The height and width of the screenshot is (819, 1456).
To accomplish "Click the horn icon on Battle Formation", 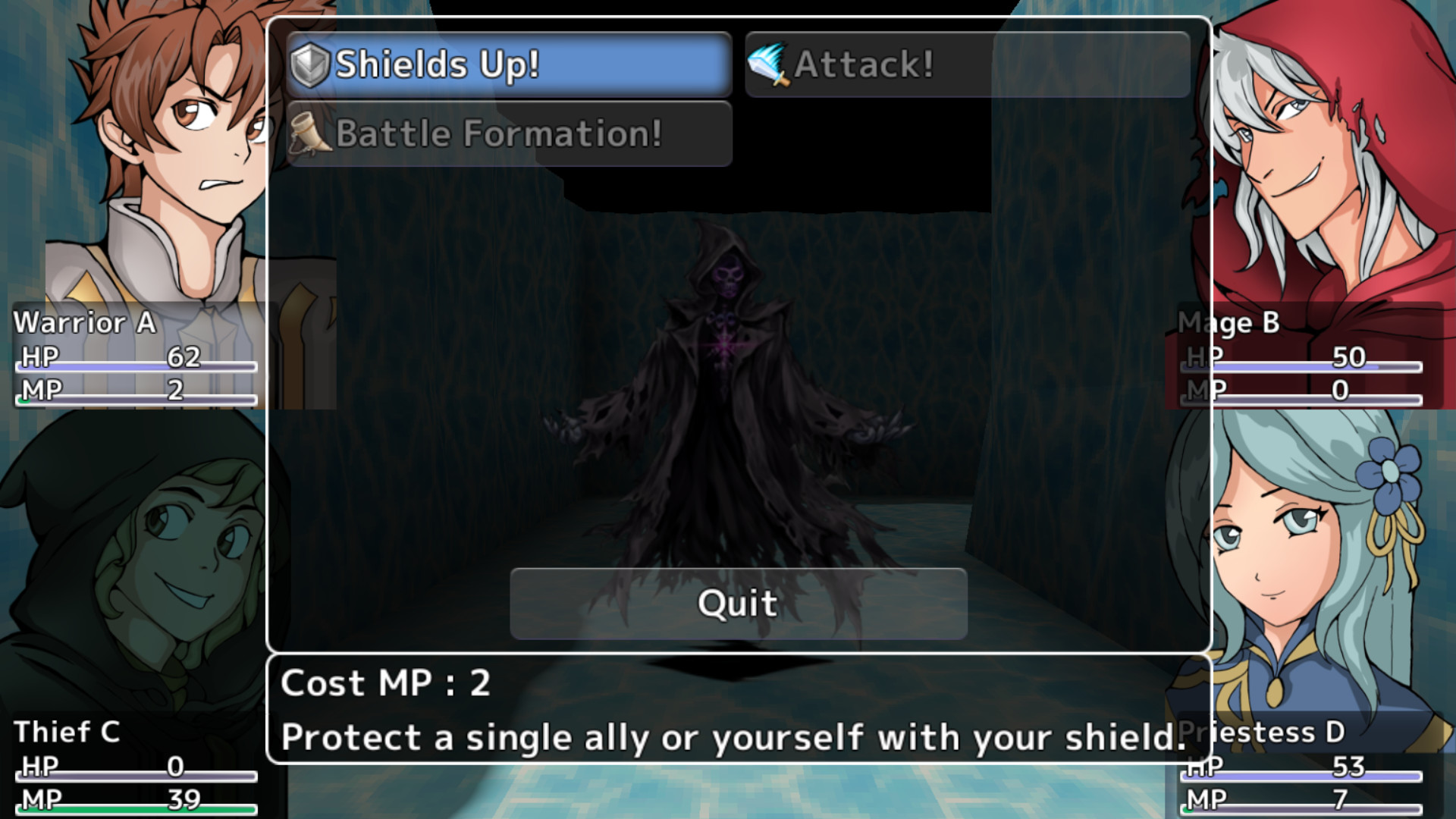I will point(312,134).
